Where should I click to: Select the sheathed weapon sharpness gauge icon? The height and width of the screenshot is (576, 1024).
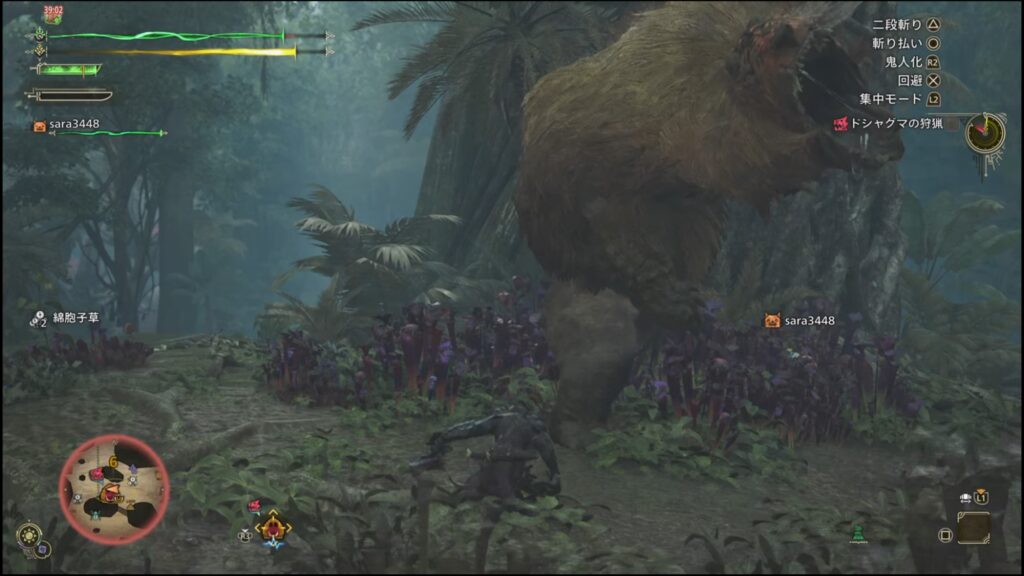pos(68,95)
